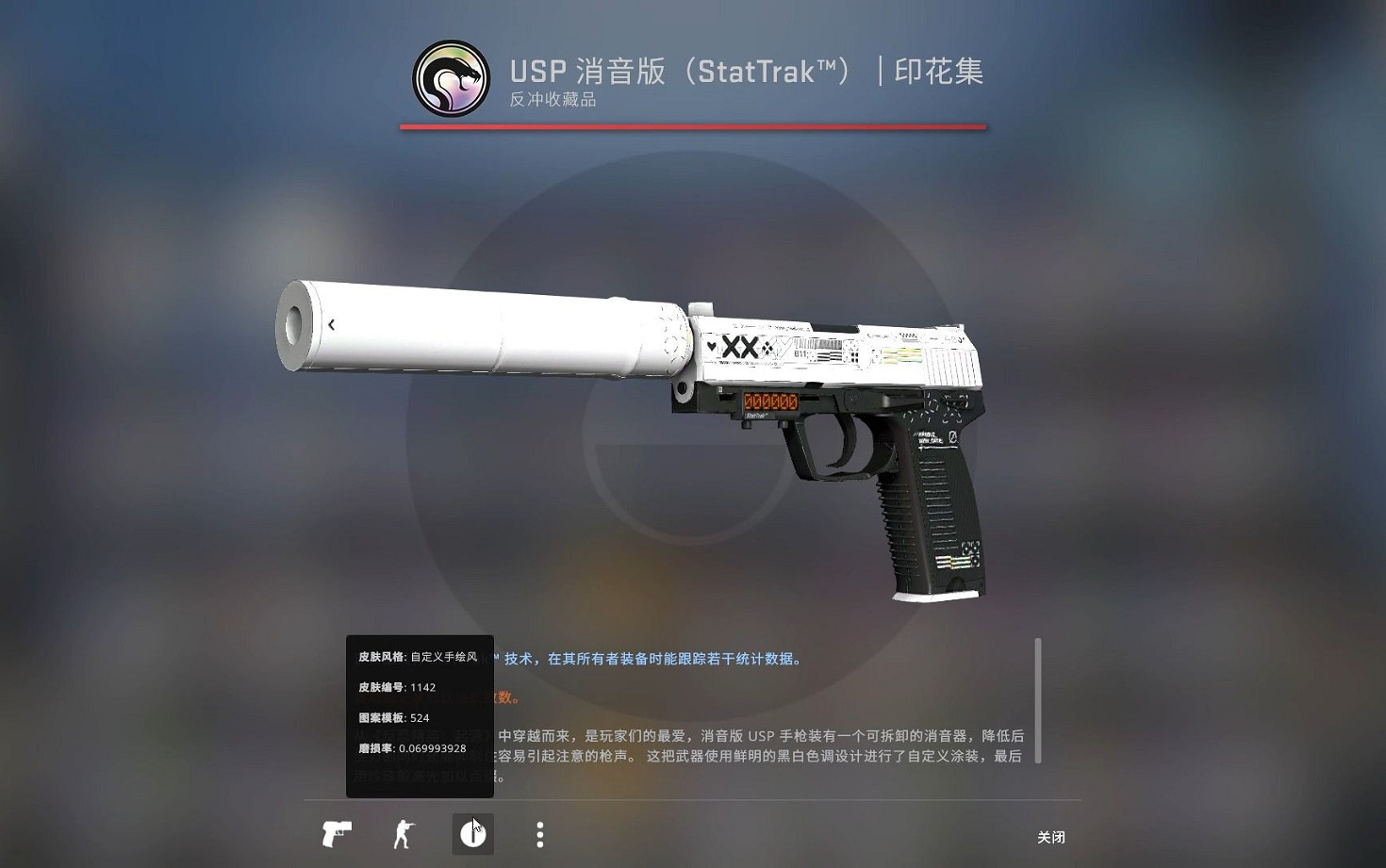Viewport: 1386px width, 868px height.
Task: Click the 关闭 close button
Action: [x=1052, y=837]
